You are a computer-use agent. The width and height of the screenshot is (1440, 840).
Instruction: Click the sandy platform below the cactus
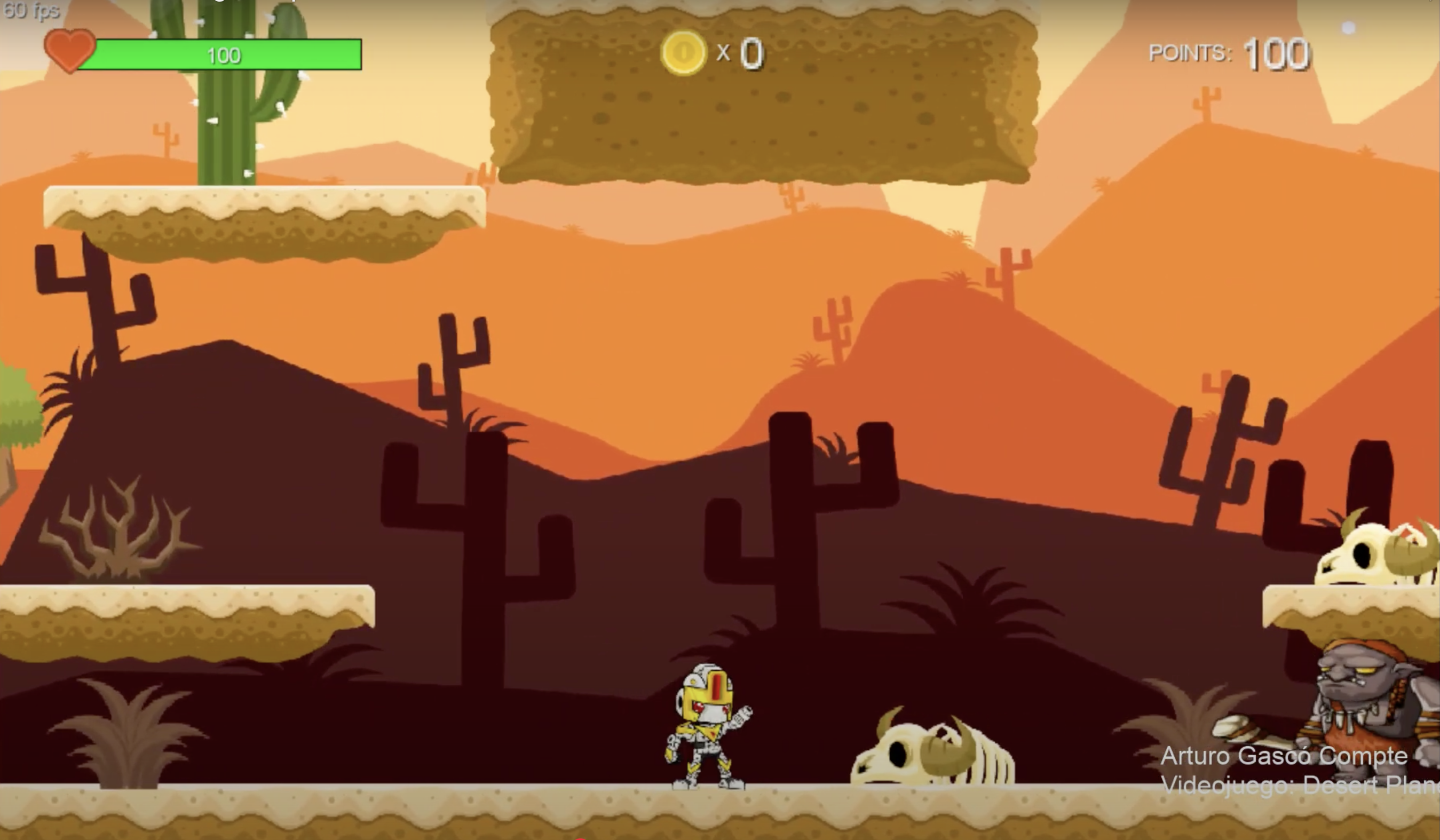pyautogui.click(x=257, y=217)
